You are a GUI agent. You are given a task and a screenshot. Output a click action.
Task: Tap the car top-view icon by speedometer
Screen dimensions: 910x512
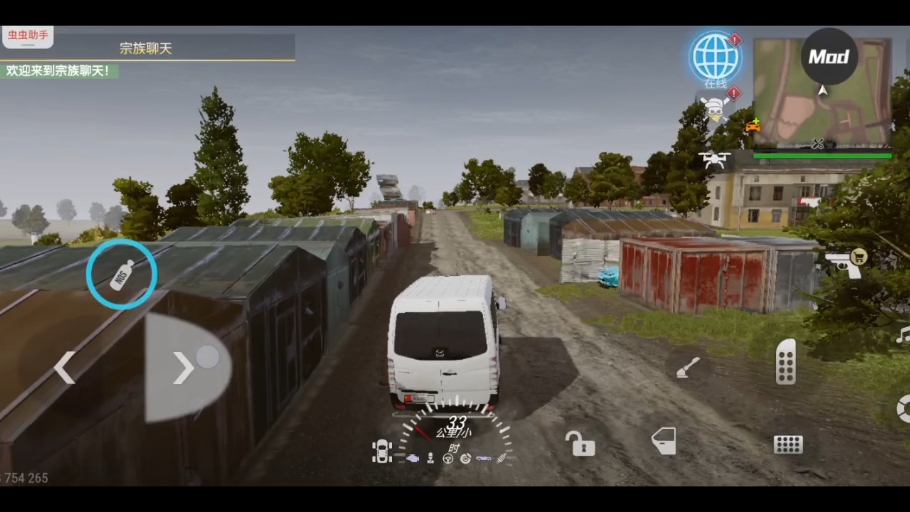382,452
